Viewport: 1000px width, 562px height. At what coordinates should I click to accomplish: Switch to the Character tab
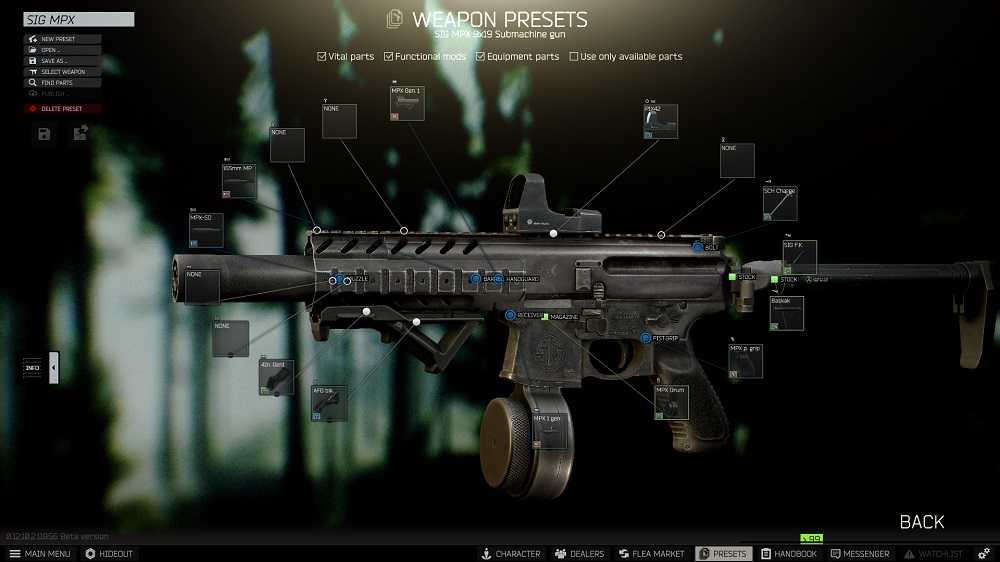(x=510, y=554)
